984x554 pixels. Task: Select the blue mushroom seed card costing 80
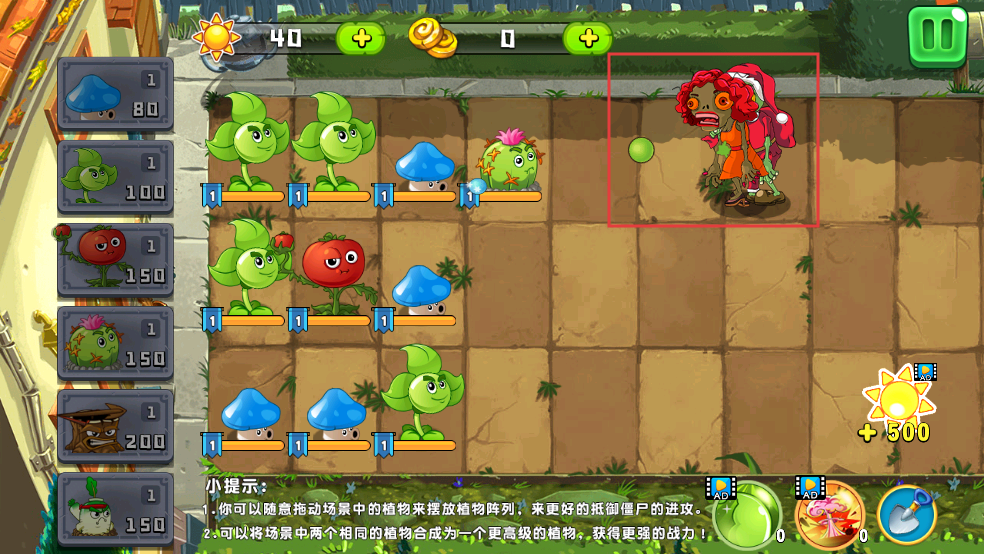[115, 94]
